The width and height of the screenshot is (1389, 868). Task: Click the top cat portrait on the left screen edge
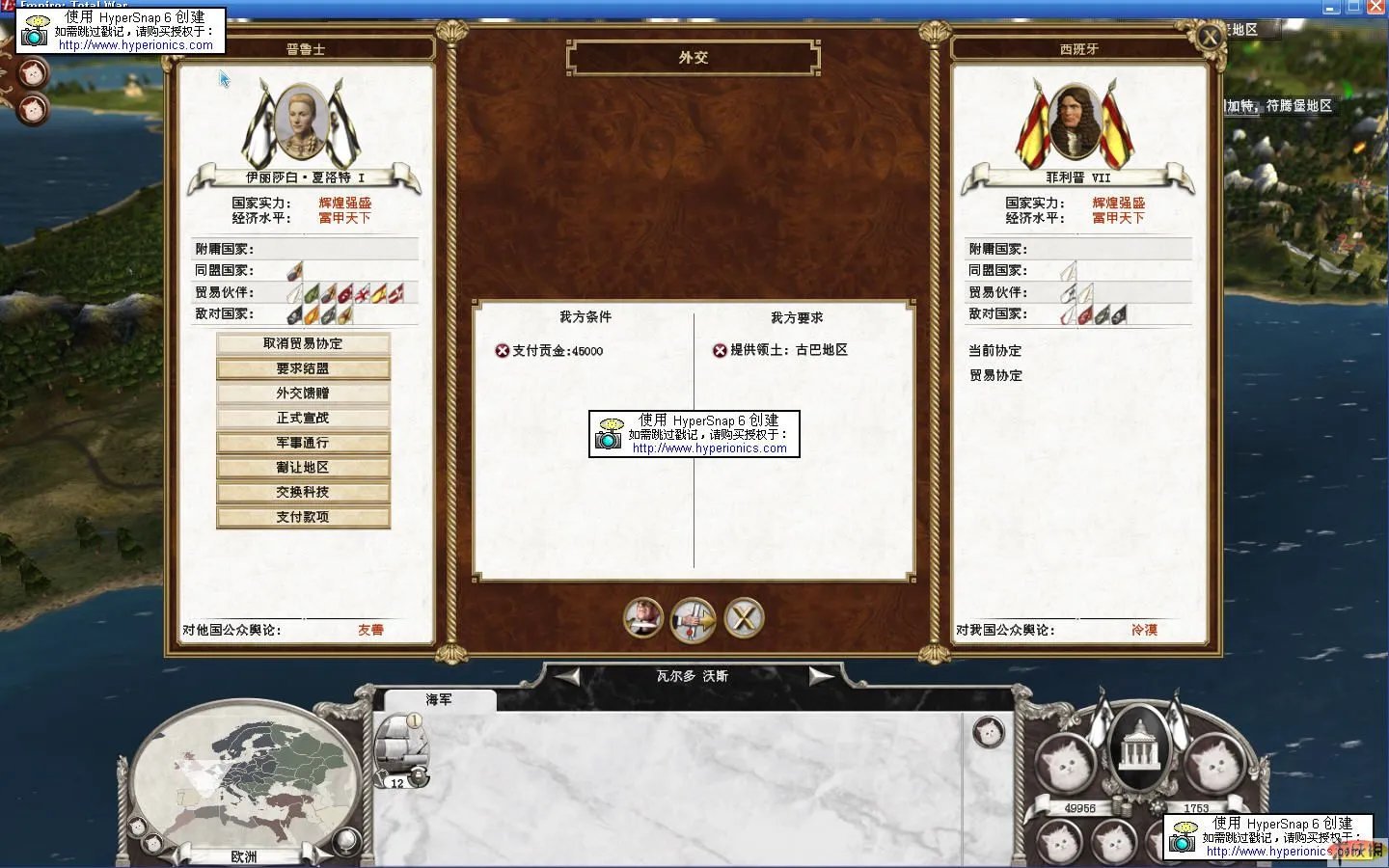click(32, 72)
